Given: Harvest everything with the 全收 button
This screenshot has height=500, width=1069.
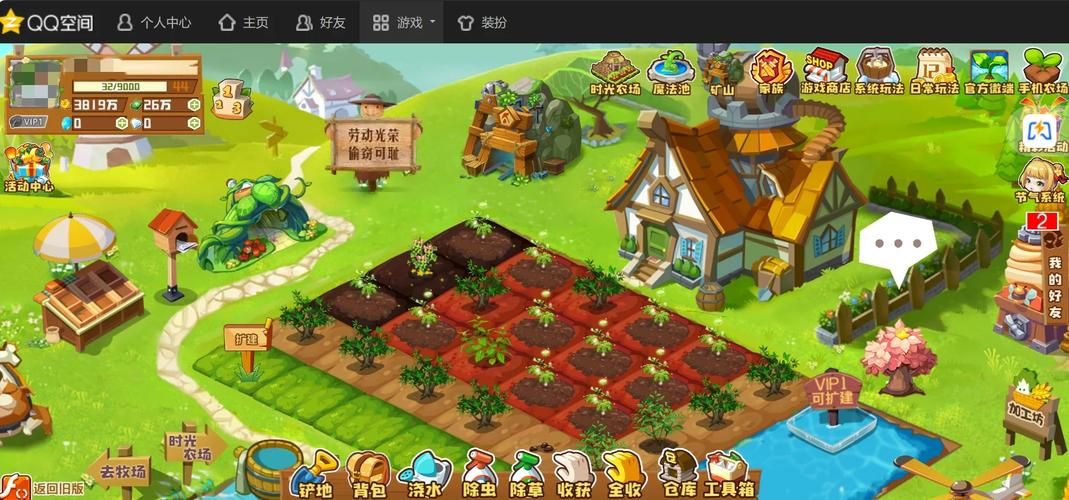Looking at the screenshot, I should click(625, 475).
